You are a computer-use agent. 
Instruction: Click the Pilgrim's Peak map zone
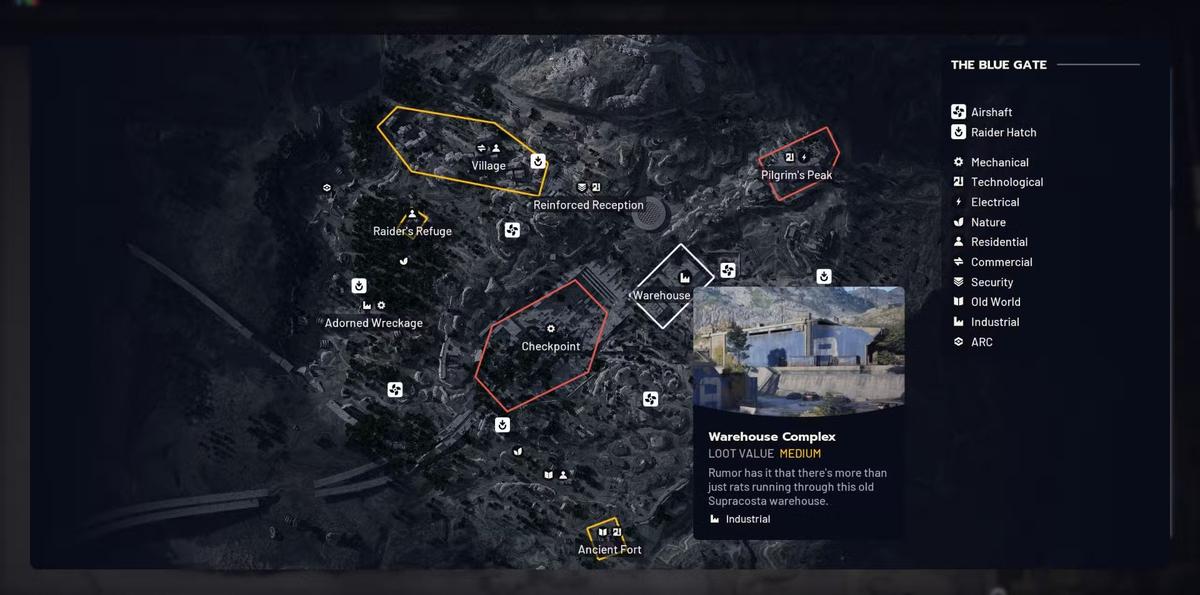point(796,175)
